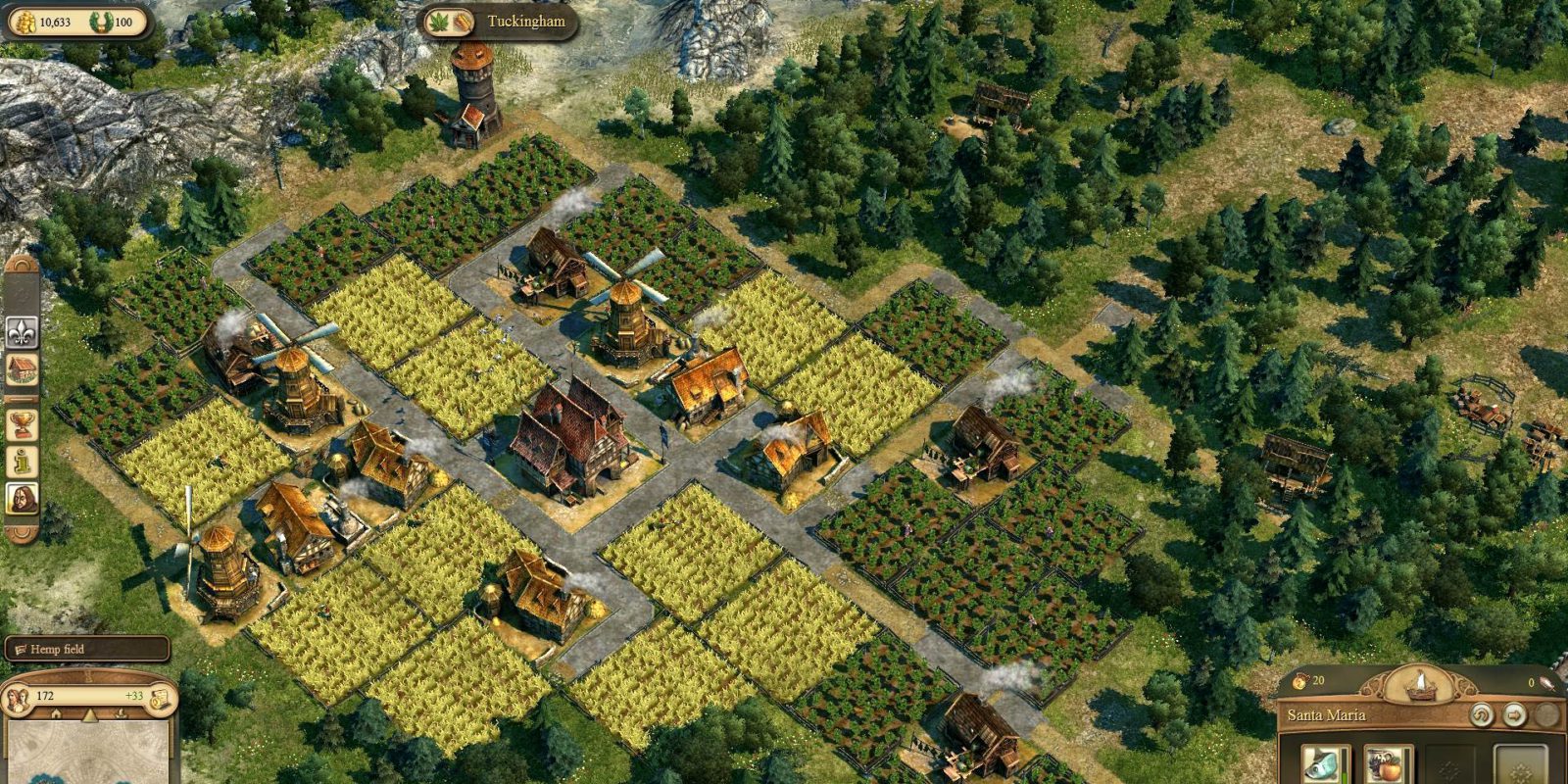Click the right-arrow button beside Santa Maria
The width and height of the screenshot is (1568, 784).
[1513, 715]
